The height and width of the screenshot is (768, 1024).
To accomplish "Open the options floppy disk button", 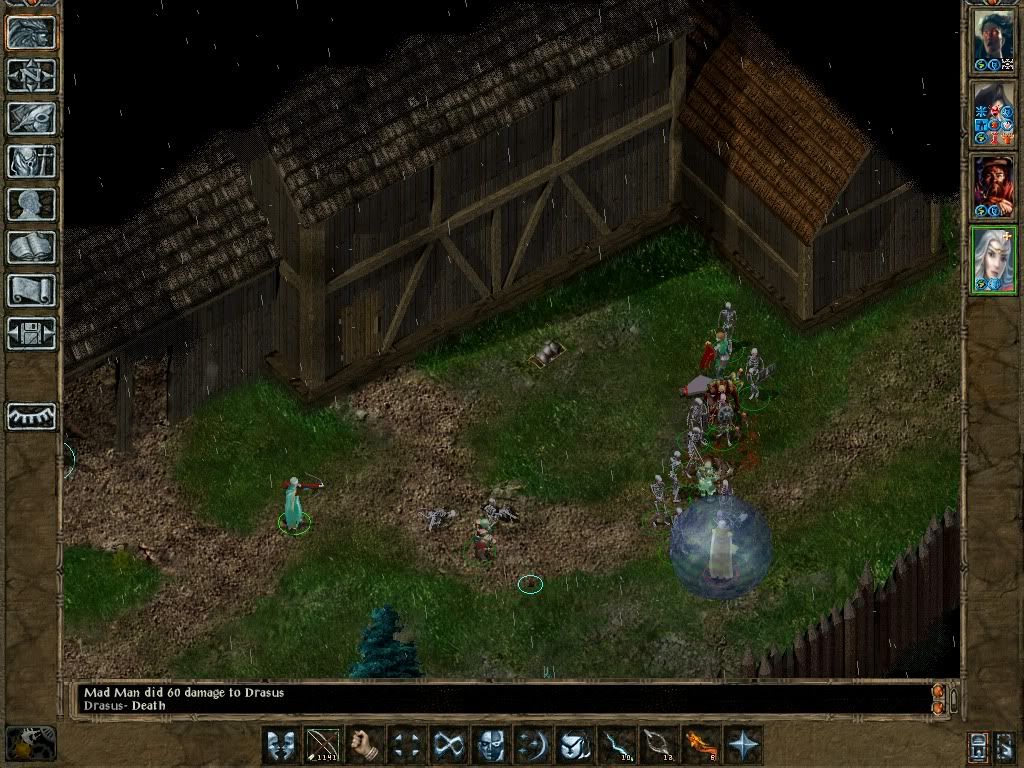I will [32, 333].
